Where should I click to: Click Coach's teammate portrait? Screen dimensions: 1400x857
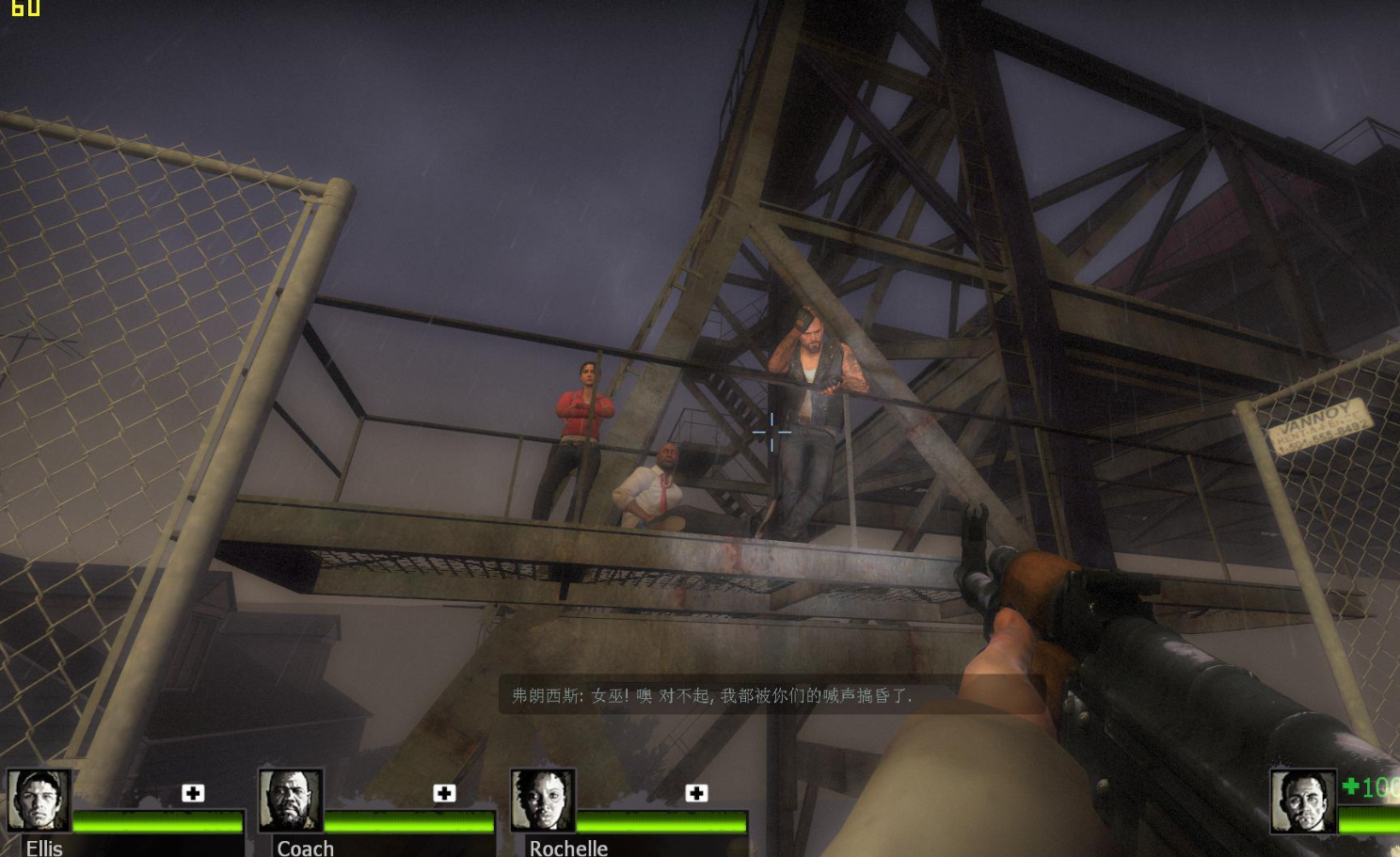click(291, 801)
